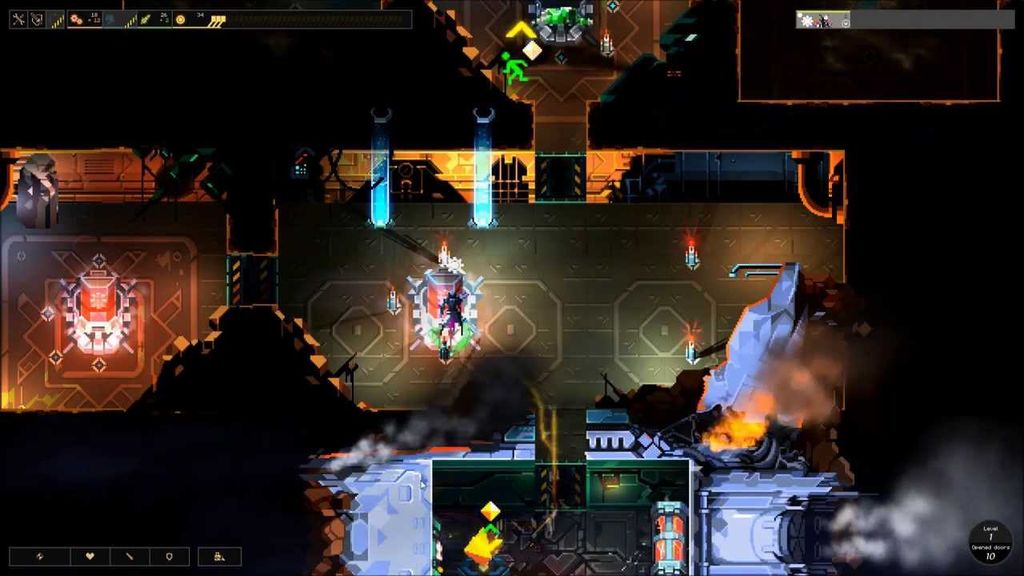The image size is (1024, 576).
Task: Select the hero portrait panel
Action: 823,19
